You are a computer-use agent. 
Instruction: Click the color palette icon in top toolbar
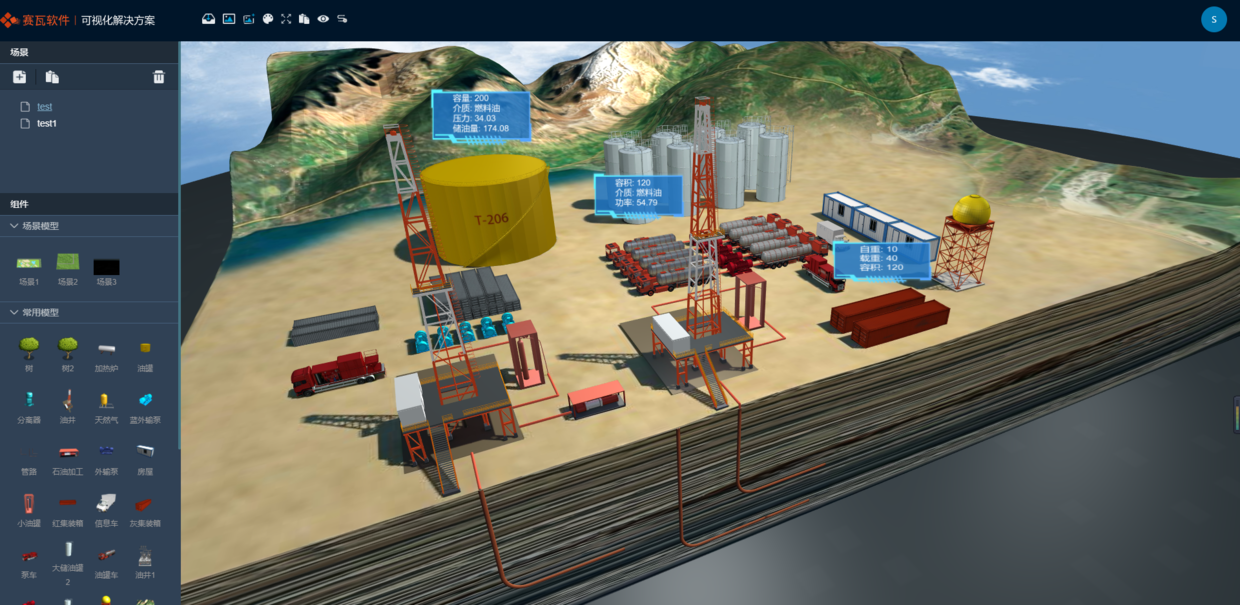tap(267, 19)
